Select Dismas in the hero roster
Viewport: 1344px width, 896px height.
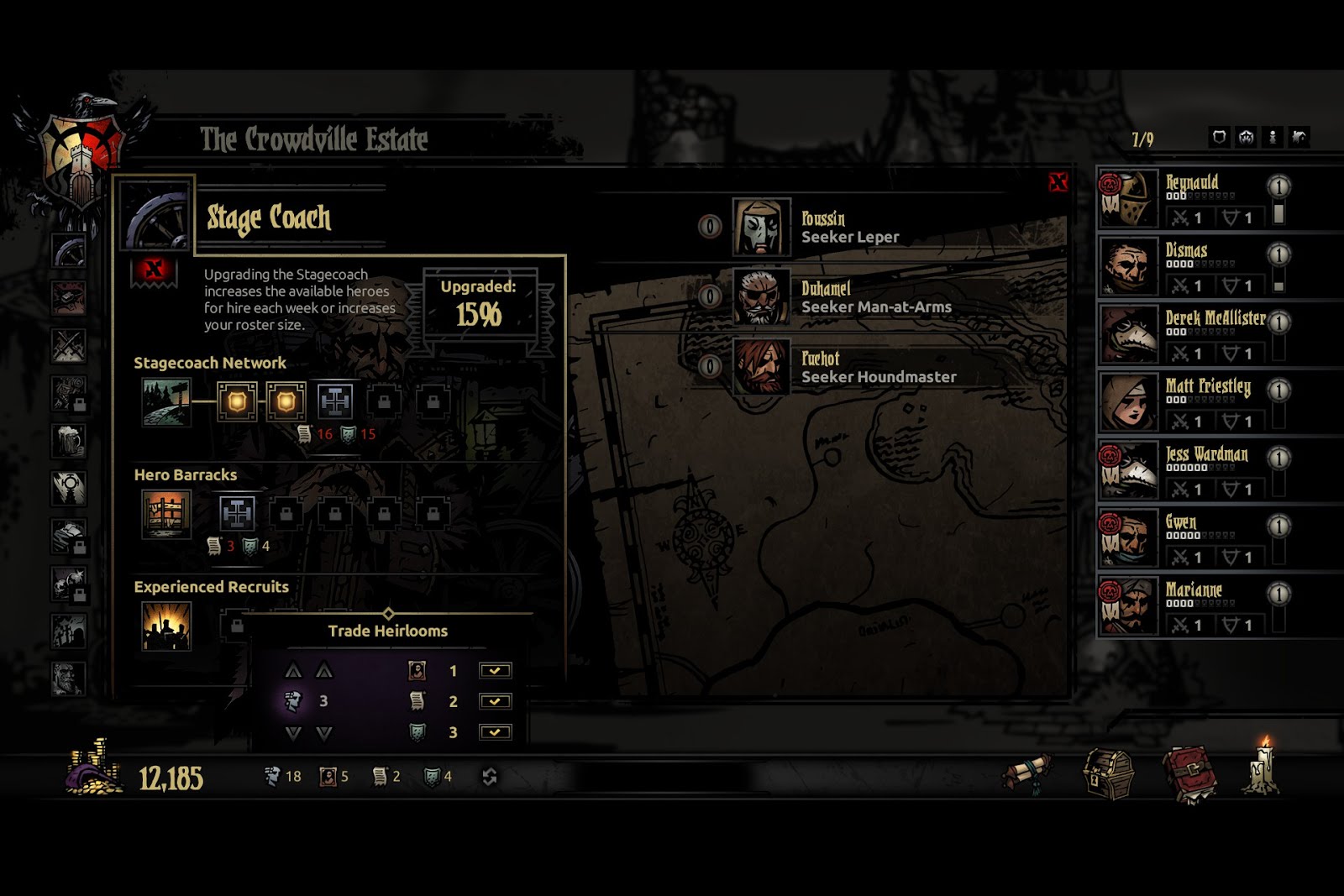click(1193, 267)
